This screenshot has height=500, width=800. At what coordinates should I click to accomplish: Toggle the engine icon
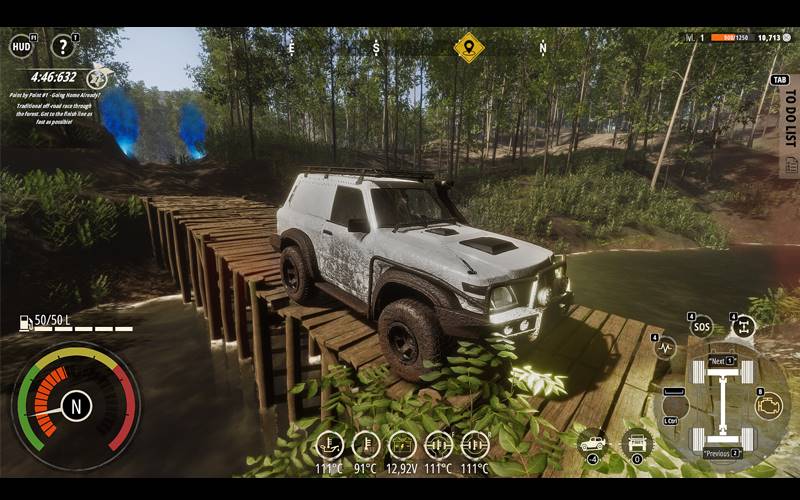pos(768,405)
